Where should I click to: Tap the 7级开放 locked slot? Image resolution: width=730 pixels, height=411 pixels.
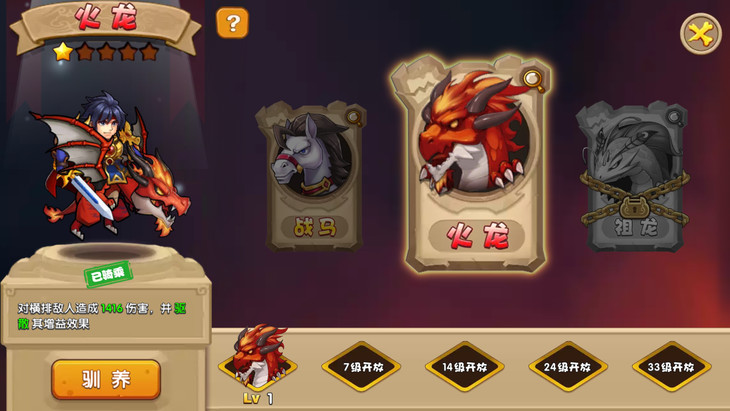[x=361, y=367]
